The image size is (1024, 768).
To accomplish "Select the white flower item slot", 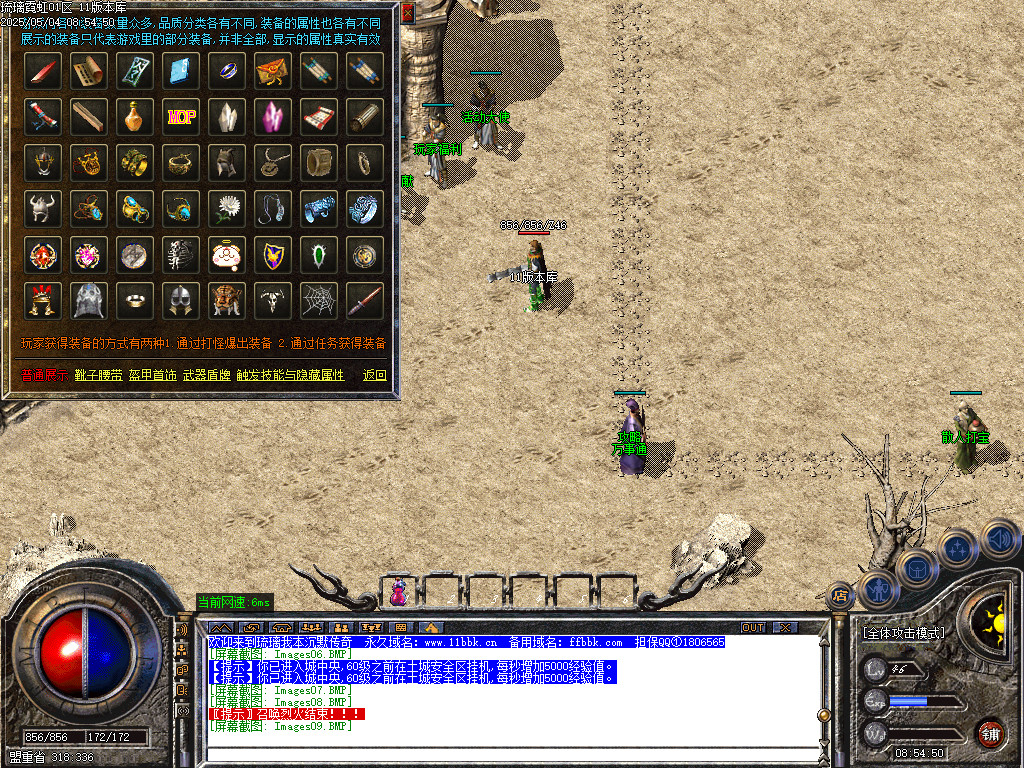I will tap(227, 208).
